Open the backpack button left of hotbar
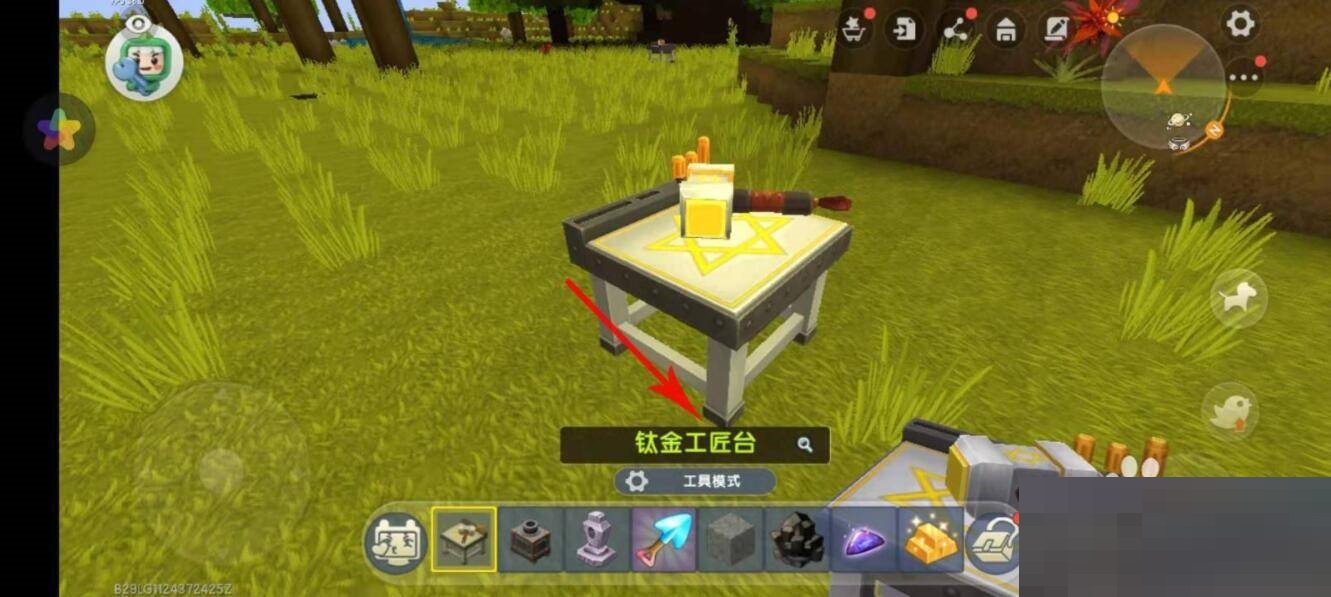This screenshot has height=597, width=1331. tap(395, 543)
